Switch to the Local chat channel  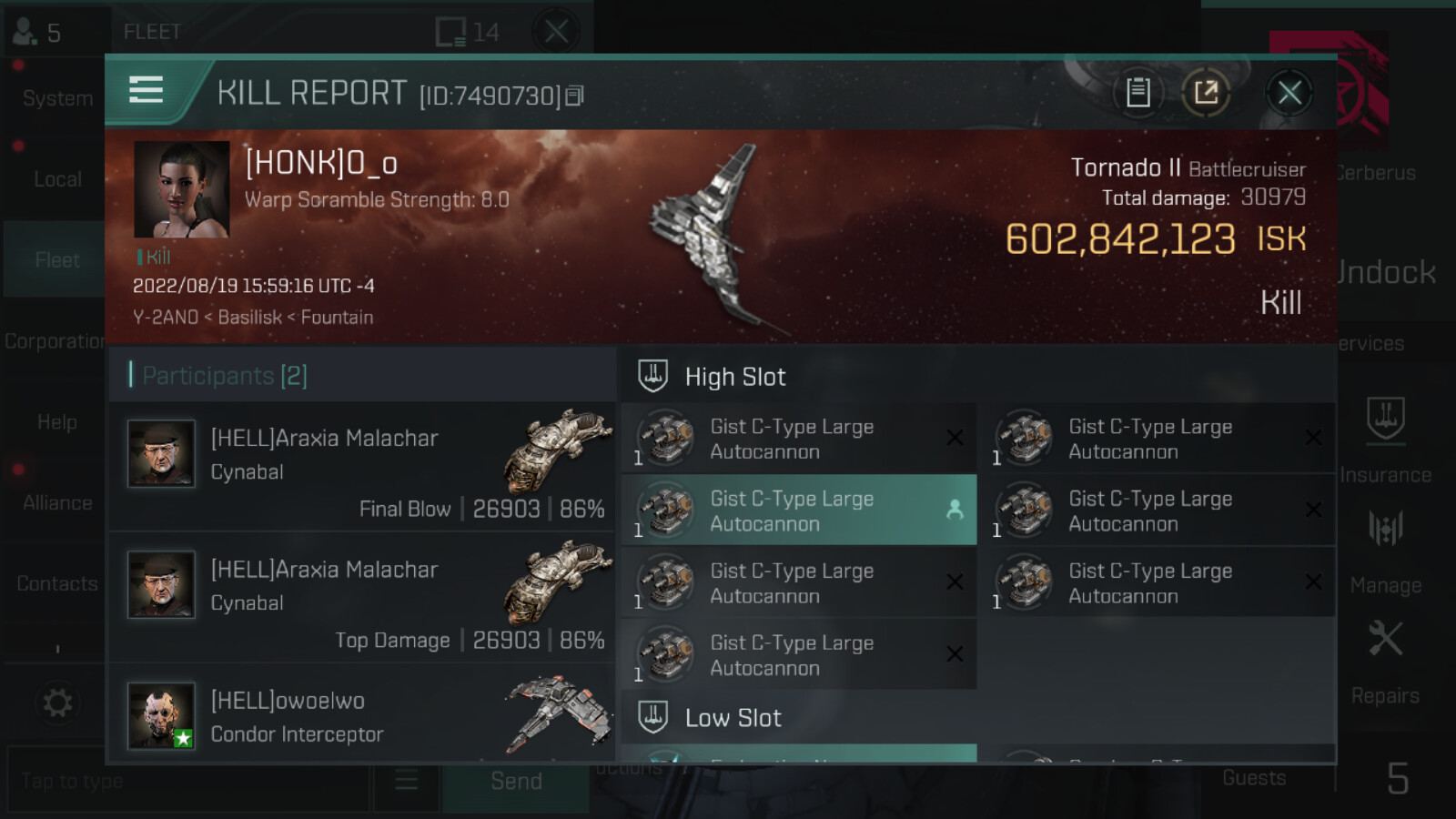pos(56,179)
